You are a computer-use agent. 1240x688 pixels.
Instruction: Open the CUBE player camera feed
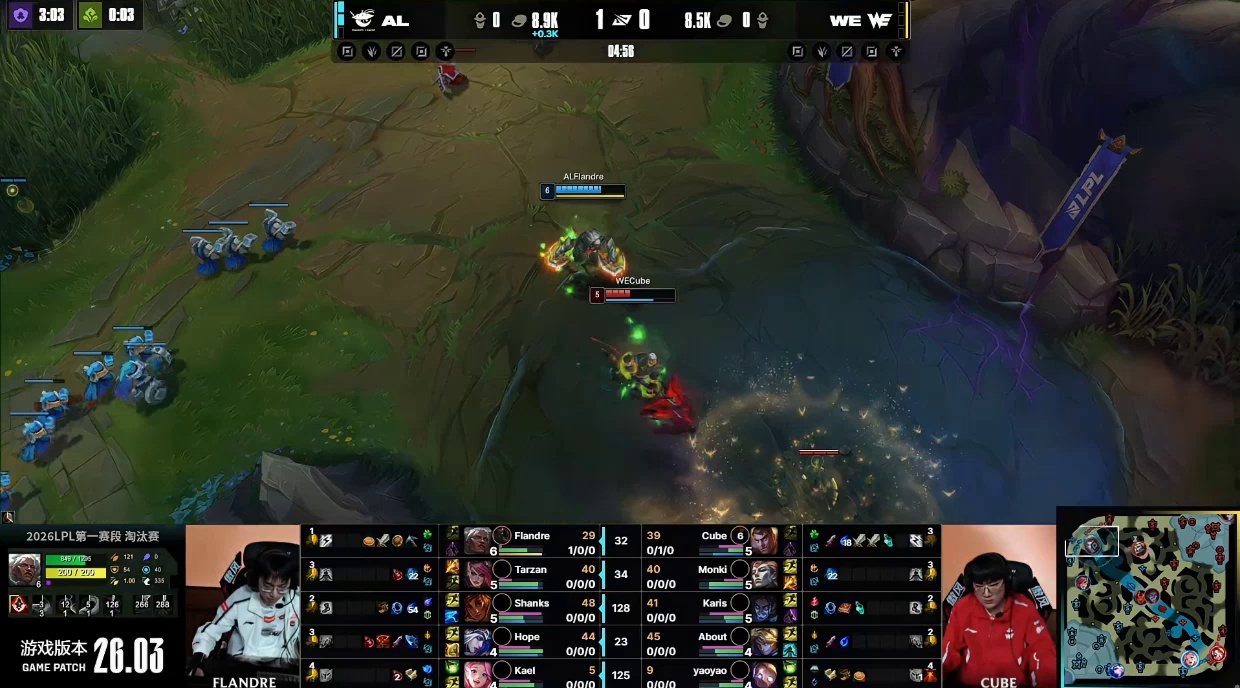coord(998,605)
